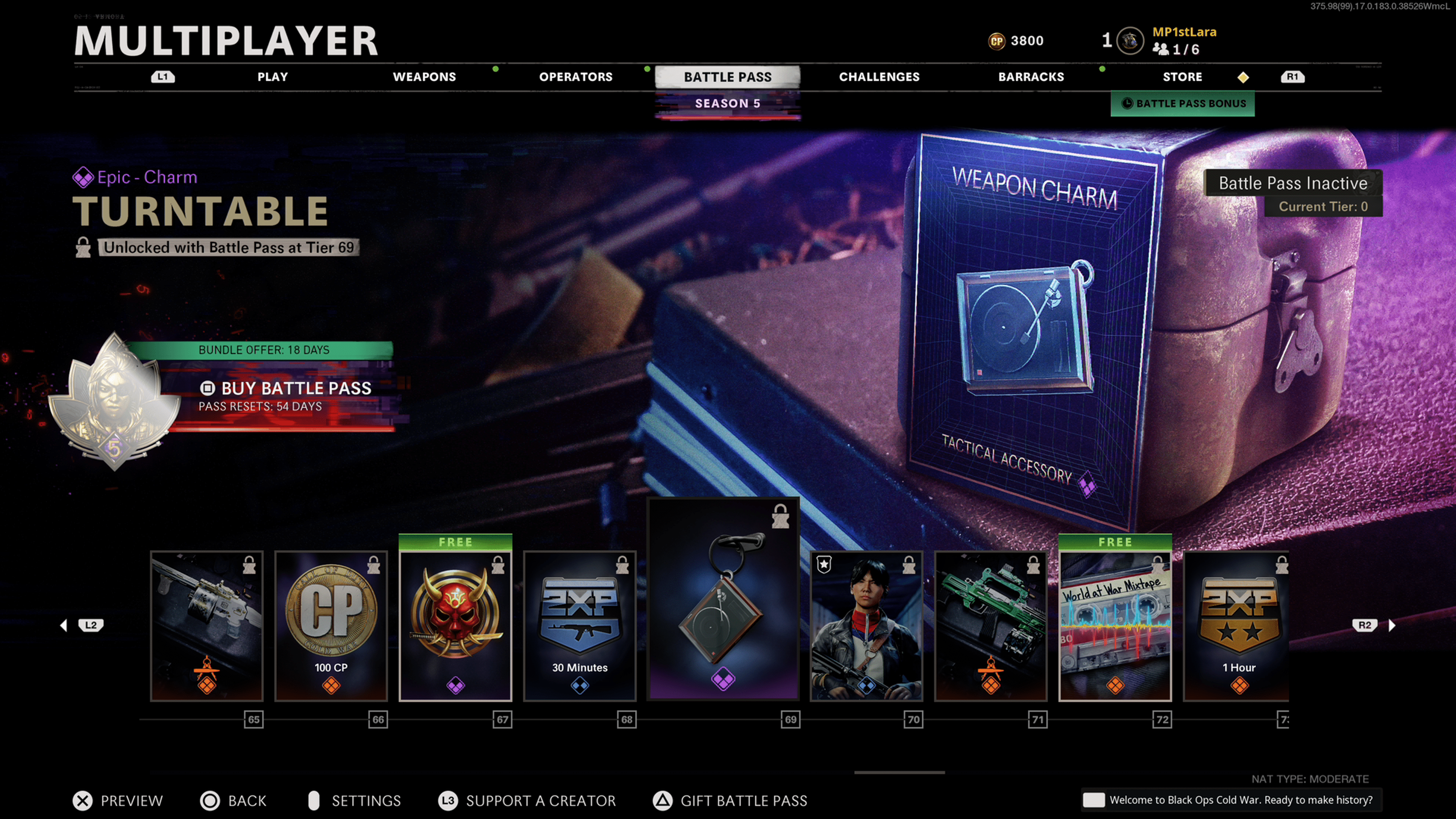Choose the 1 Hour double XP token
Viewport: 1456px width, 819px height.
(x=1237, y=626)
